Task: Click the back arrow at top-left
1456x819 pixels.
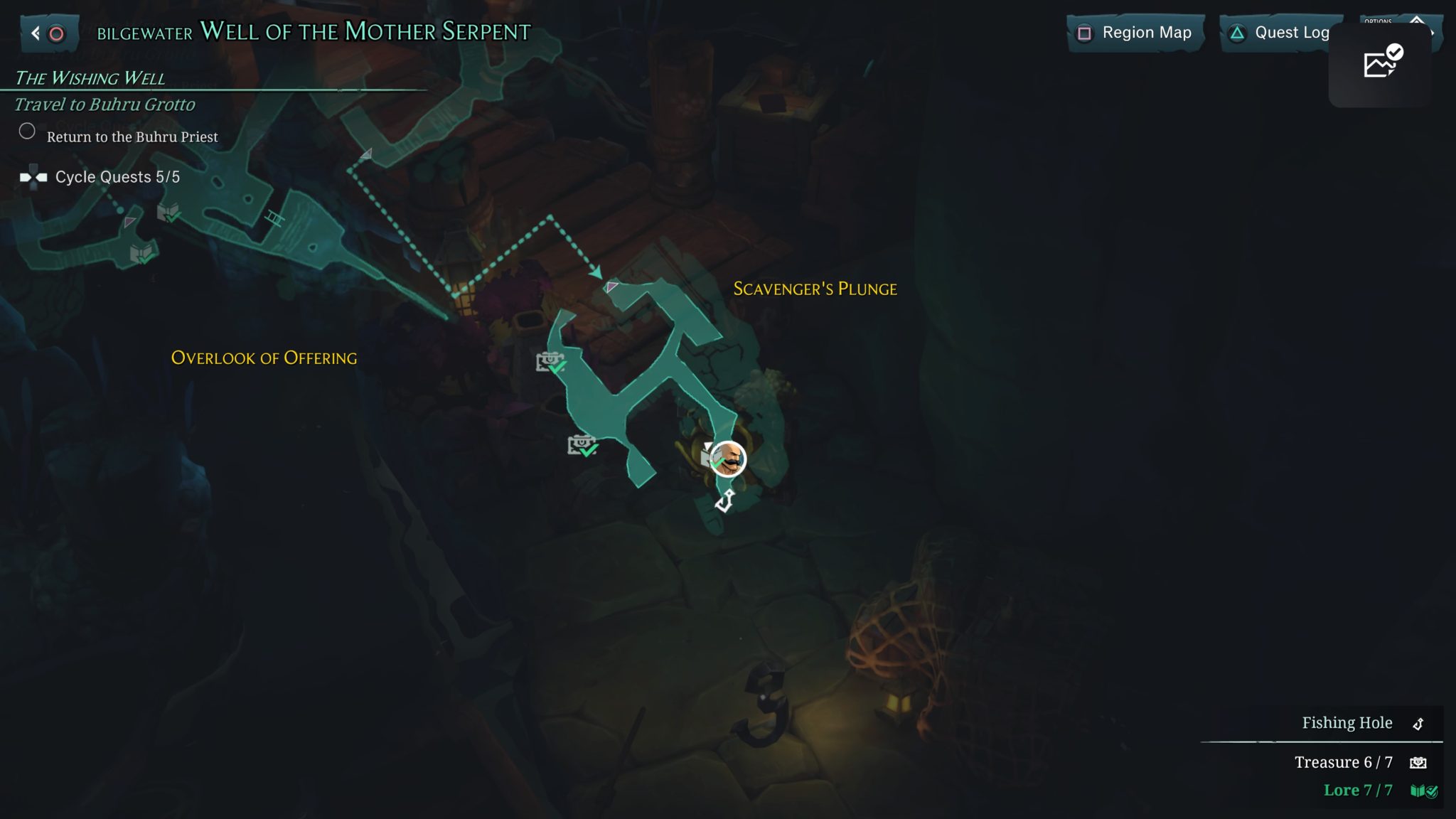Action: tap(36, 32)
